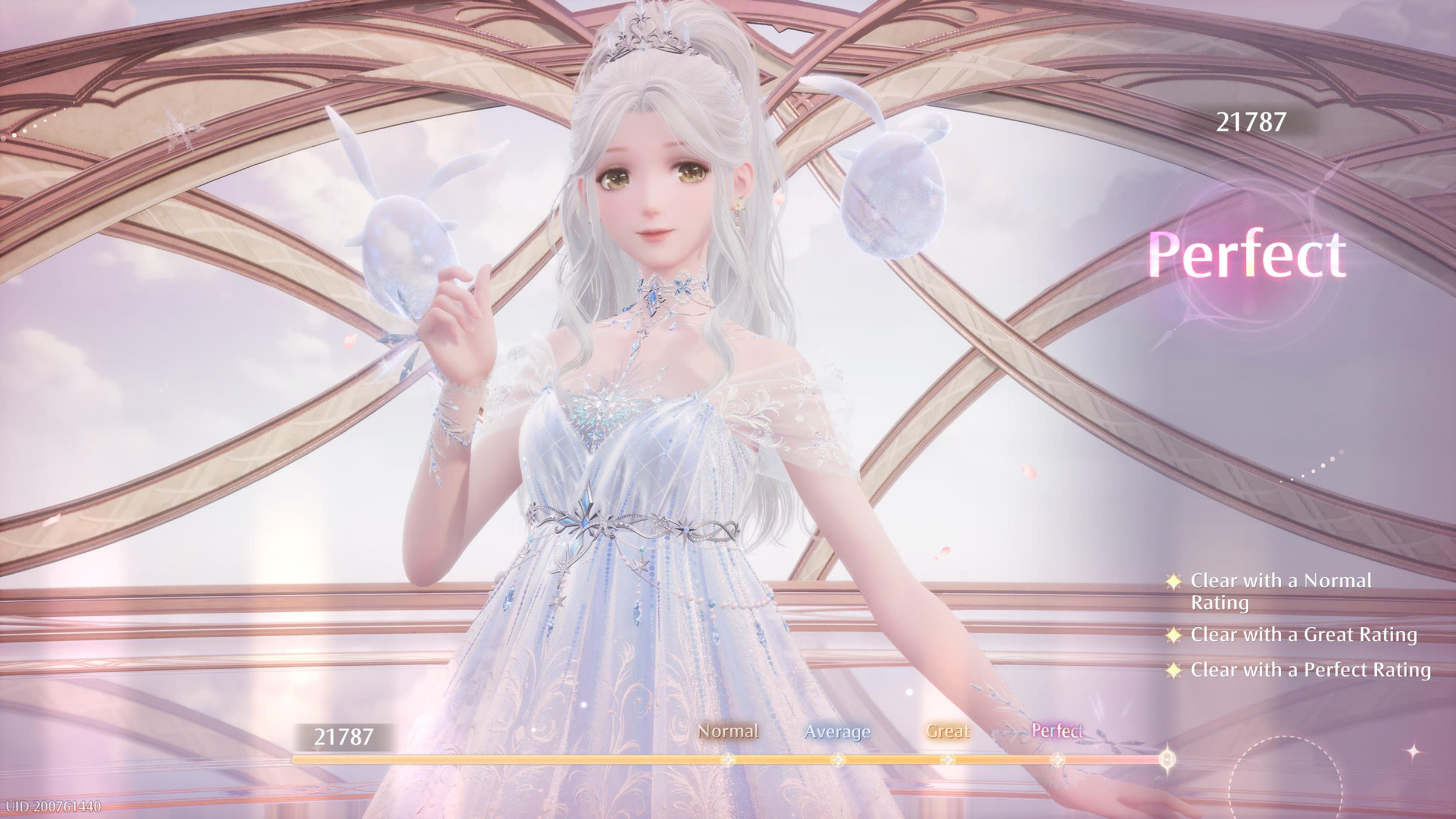Image resolution: width=1456 pixels, height=819 pixels.
Task: Toggle the Normal rating label on the score bar
Action: coord(729,732)
